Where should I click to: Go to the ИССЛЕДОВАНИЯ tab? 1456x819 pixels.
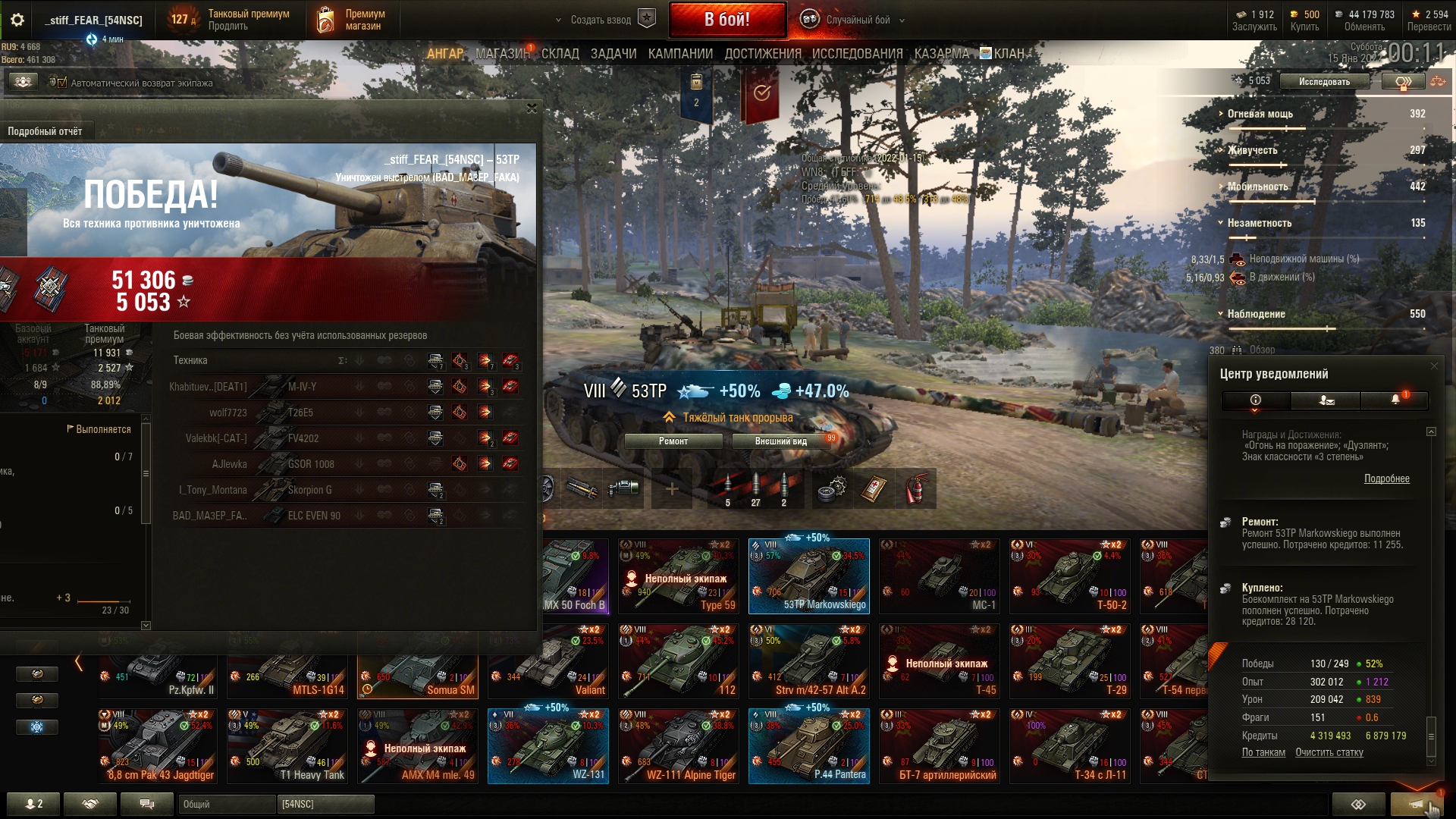click(857, 54)
